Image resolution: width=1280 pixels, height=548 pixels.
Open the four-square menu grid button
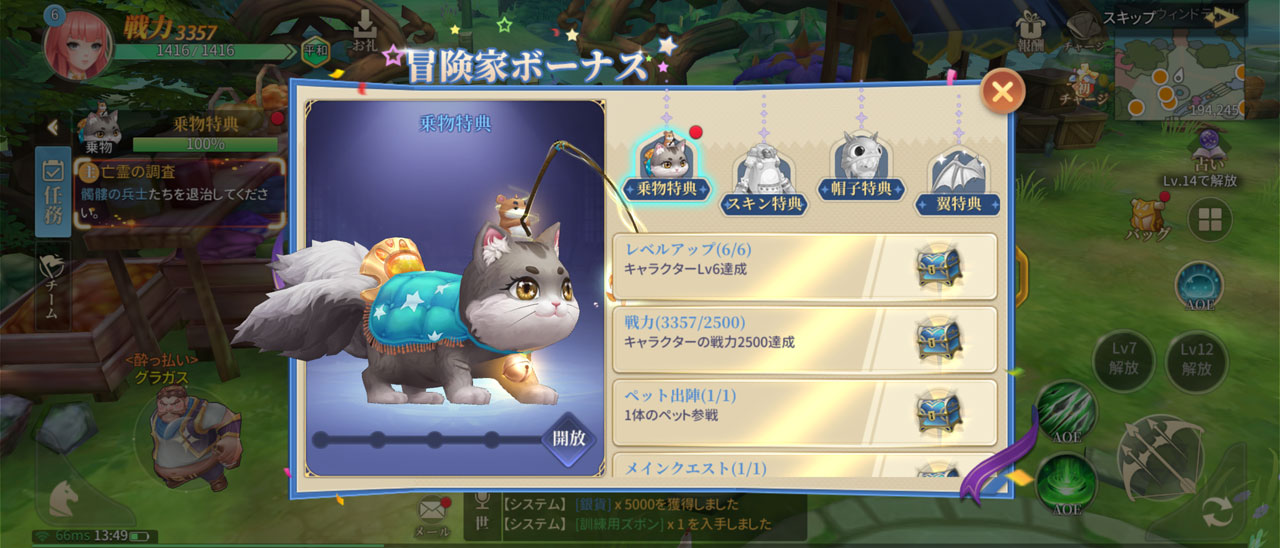click(x=1209, y=220)
